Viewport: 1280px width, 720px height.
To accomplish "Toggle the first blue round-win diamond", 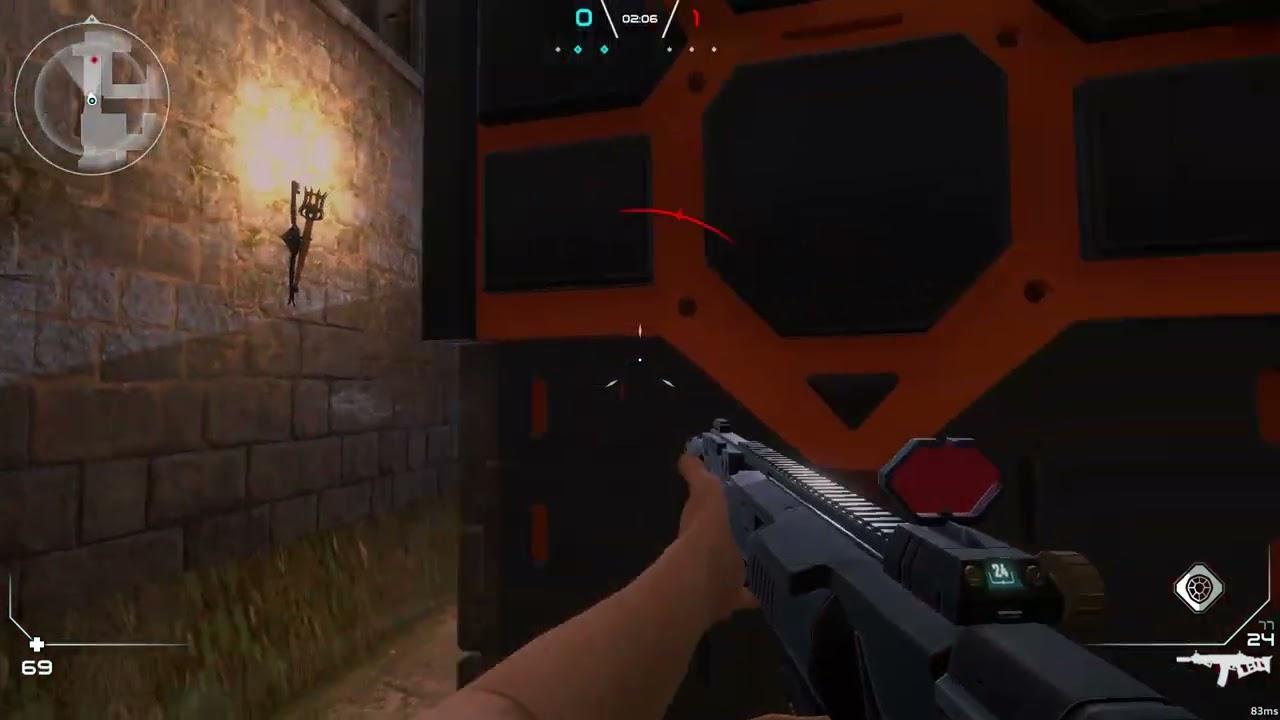I will coord(578,48).
